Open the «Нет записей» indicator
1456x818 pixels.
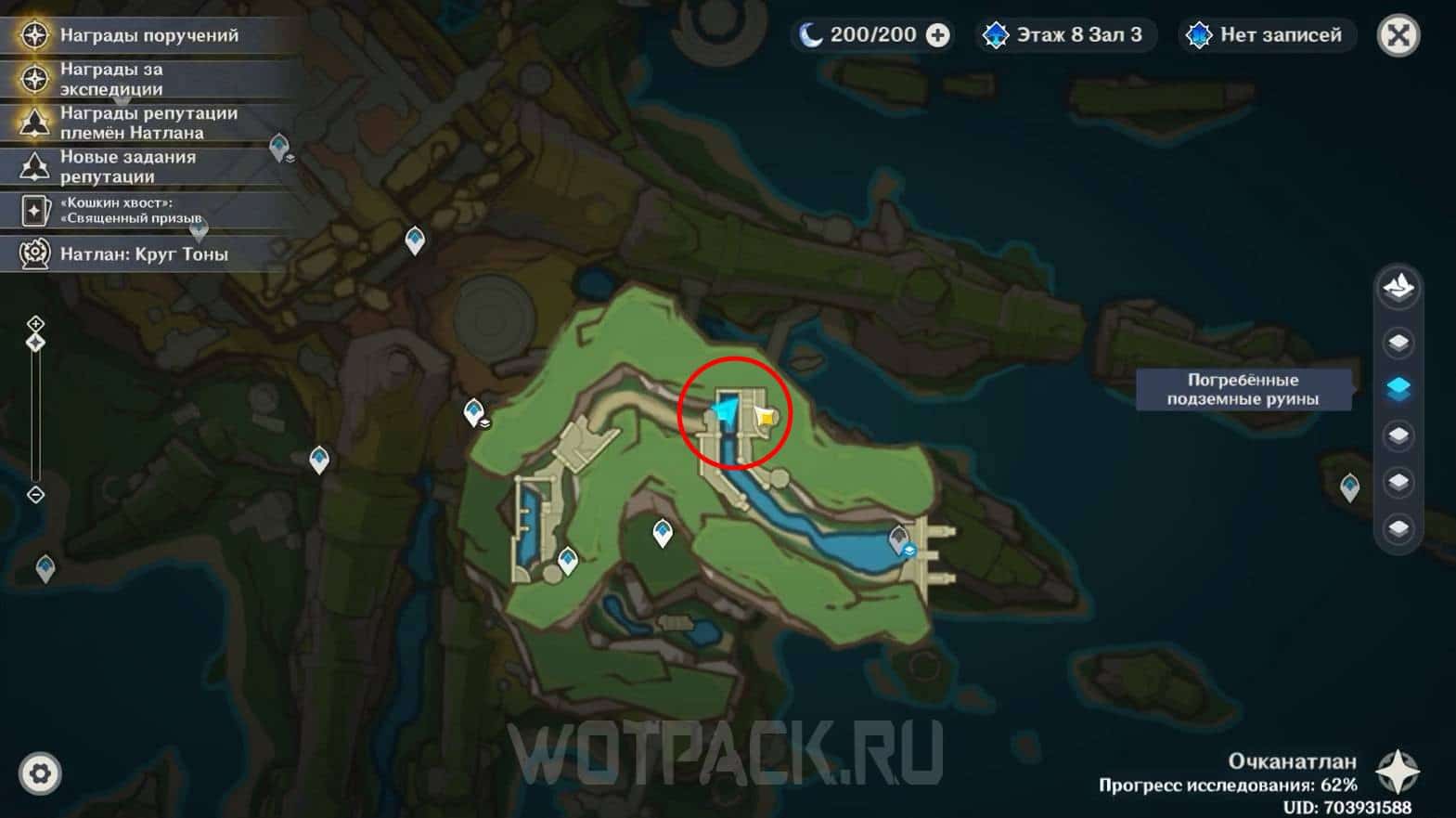[1268, 35]
